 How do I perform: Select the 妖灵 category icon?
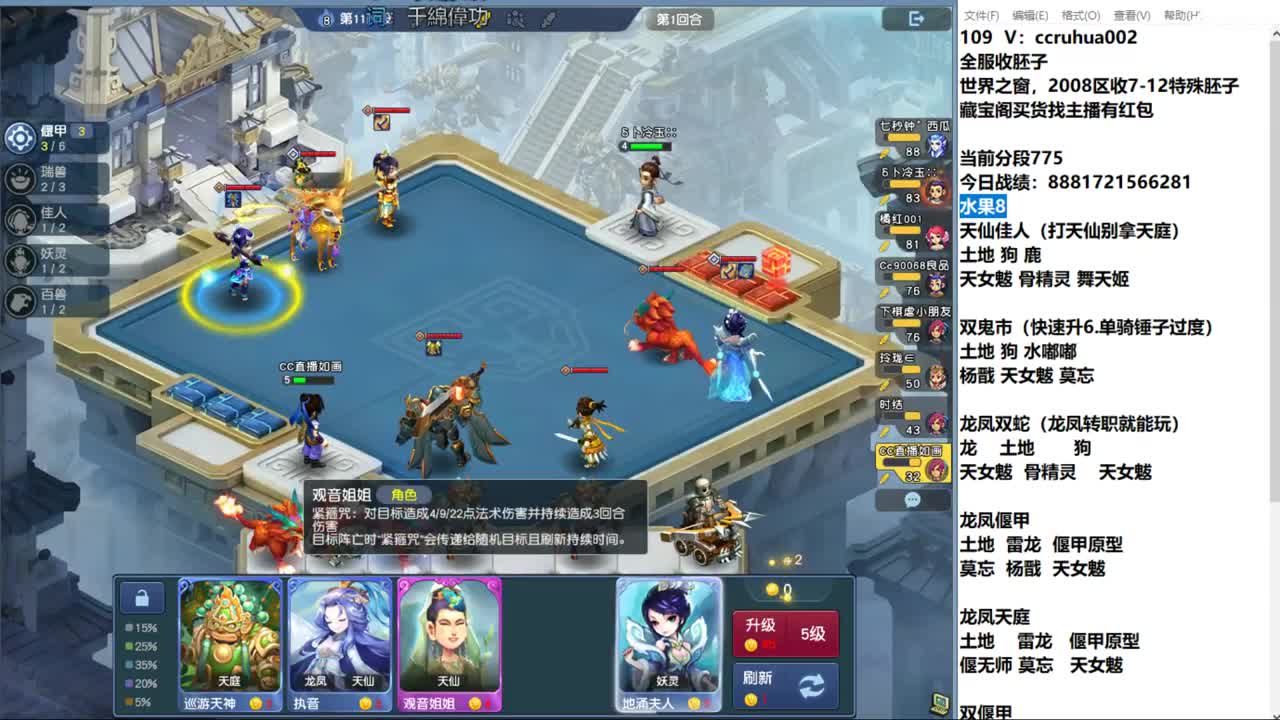tap(20, 261)
